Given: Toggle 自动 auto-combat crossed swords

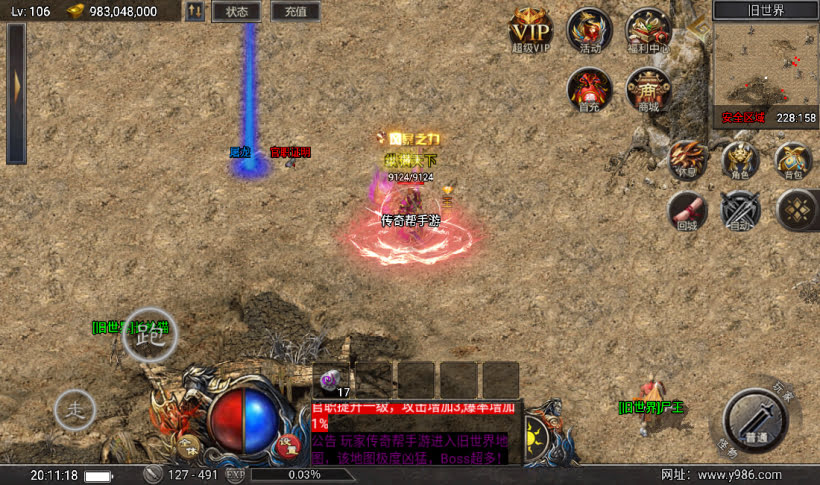Looking at the screenshot, I should (x=741, y=210).
